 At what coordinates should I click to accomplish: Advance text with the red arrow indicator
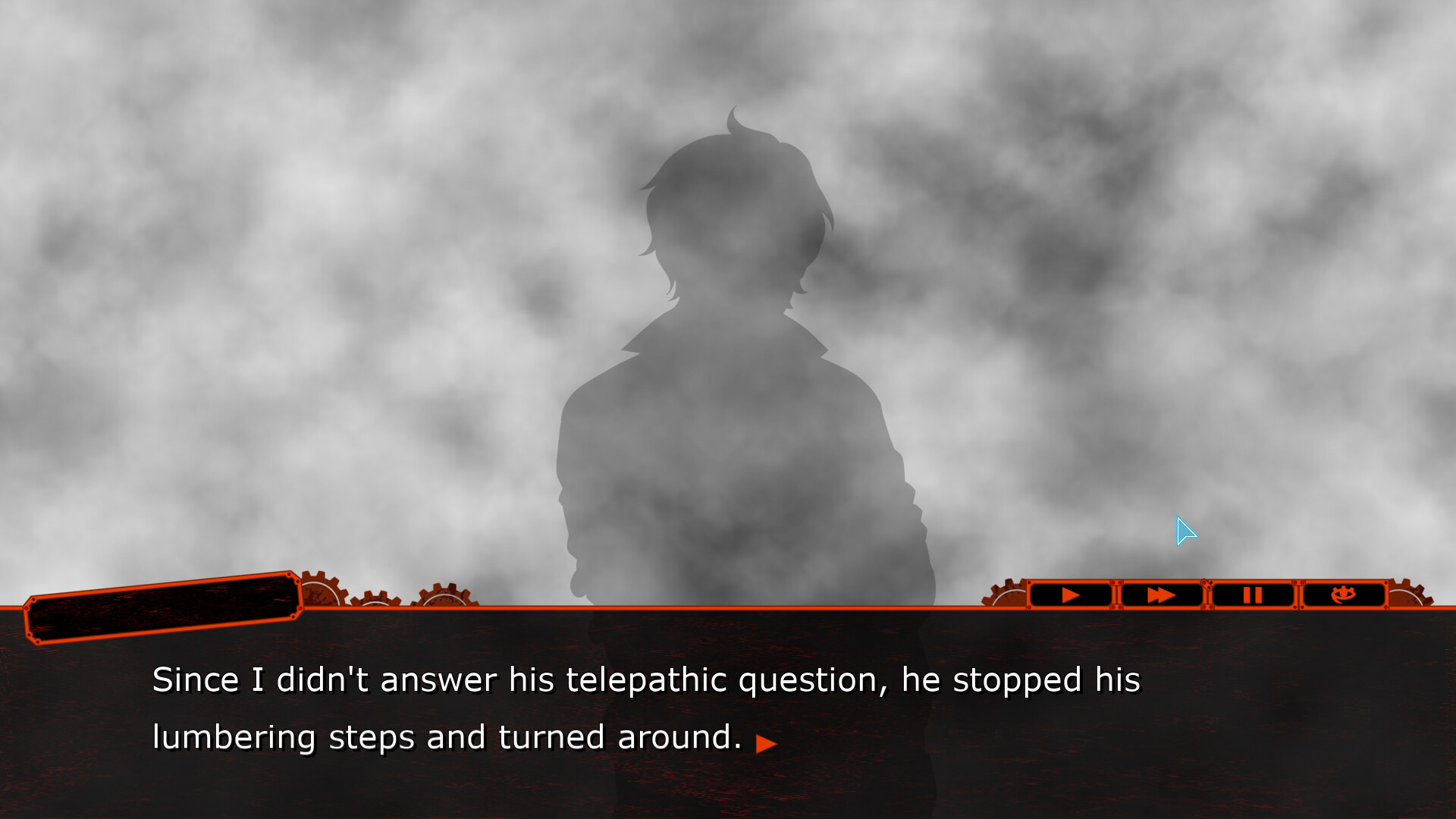tap(766, 743)
